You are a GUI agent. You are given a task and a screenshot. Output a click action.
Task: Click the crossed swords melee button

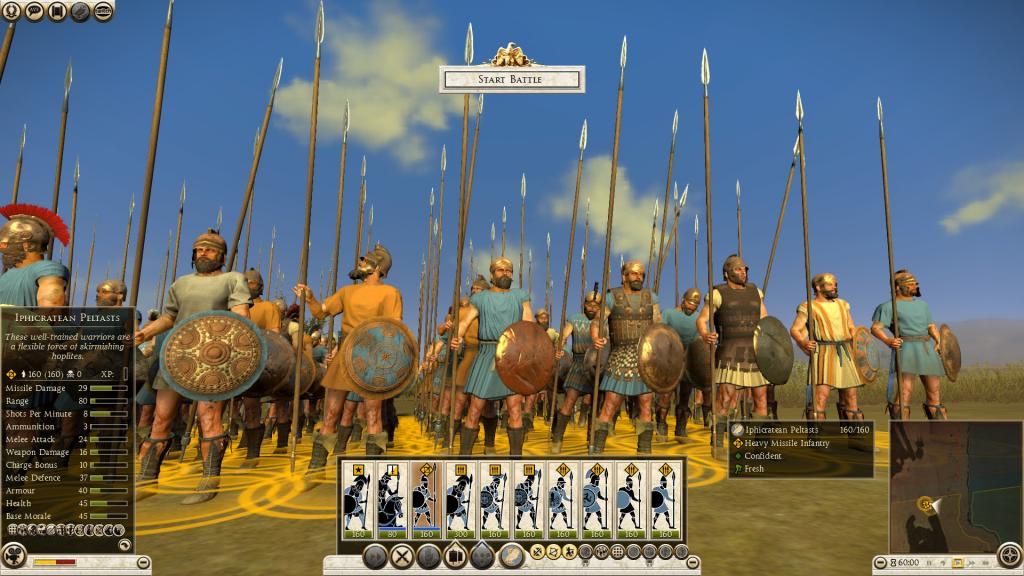tap(402, 556)
